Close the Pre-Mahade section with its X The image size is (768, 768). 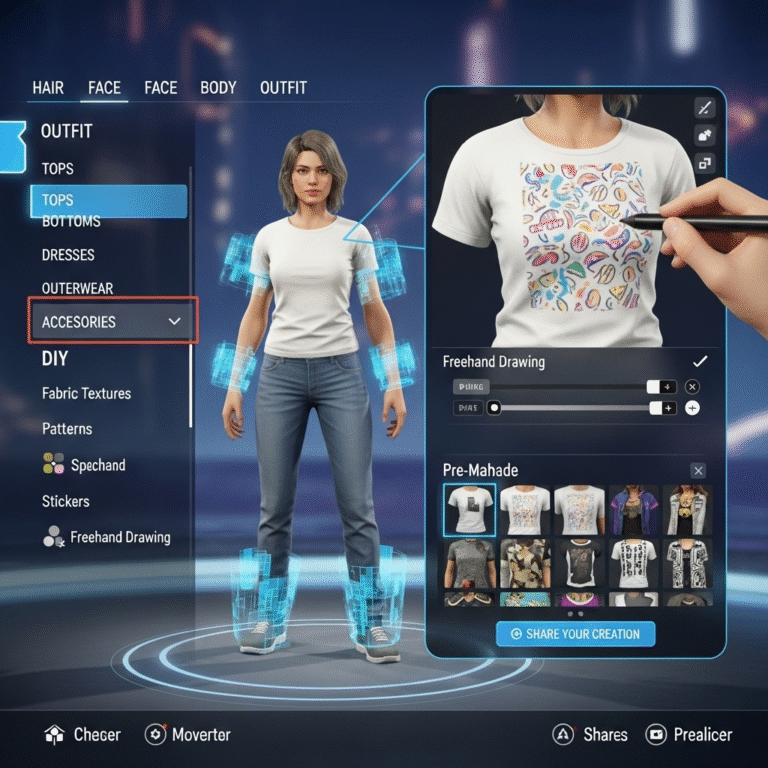(x=698, y=470)
